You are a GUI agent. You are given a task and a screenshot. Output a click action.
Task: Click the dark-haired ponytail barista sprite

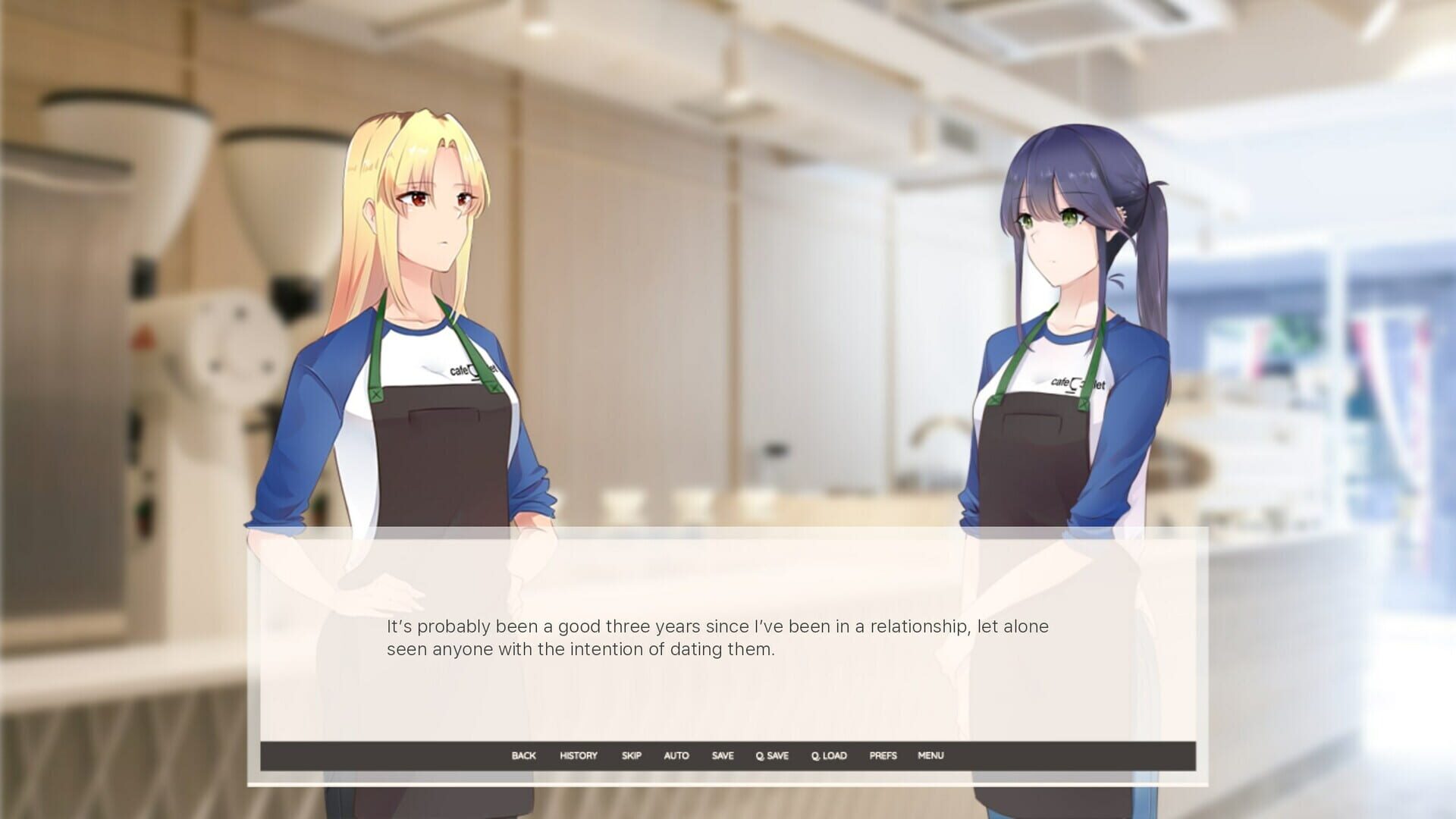tap(1062, 303)
